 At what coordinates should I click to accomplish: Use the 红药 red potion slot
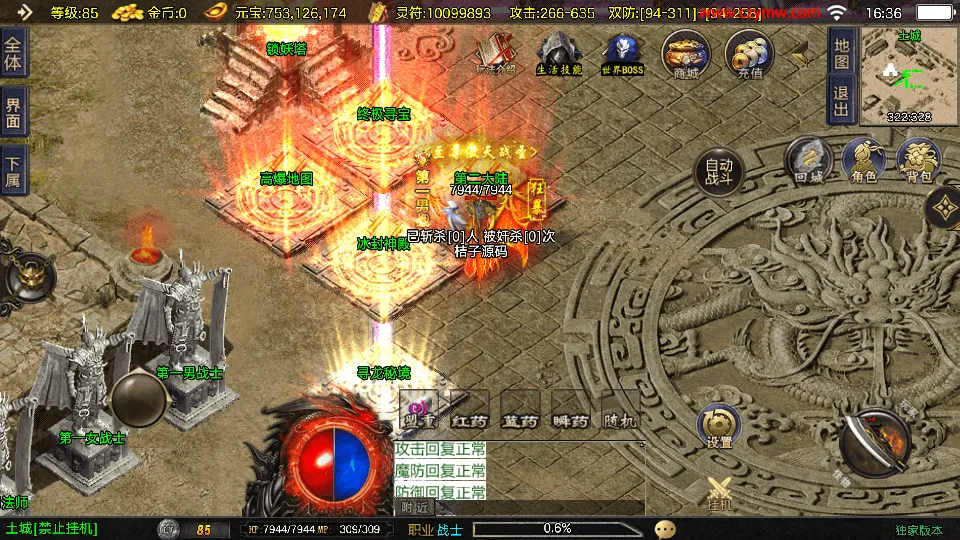469,412
